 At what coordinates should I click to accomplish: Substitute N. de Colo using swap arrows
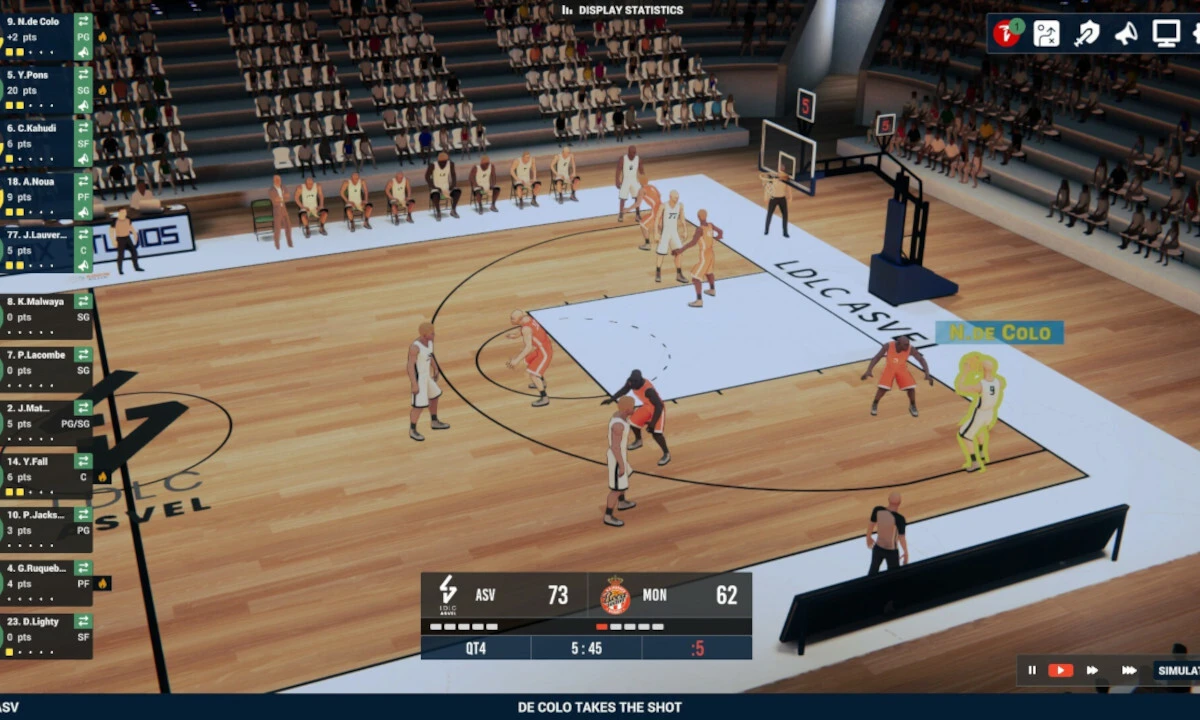coord(84,21)
